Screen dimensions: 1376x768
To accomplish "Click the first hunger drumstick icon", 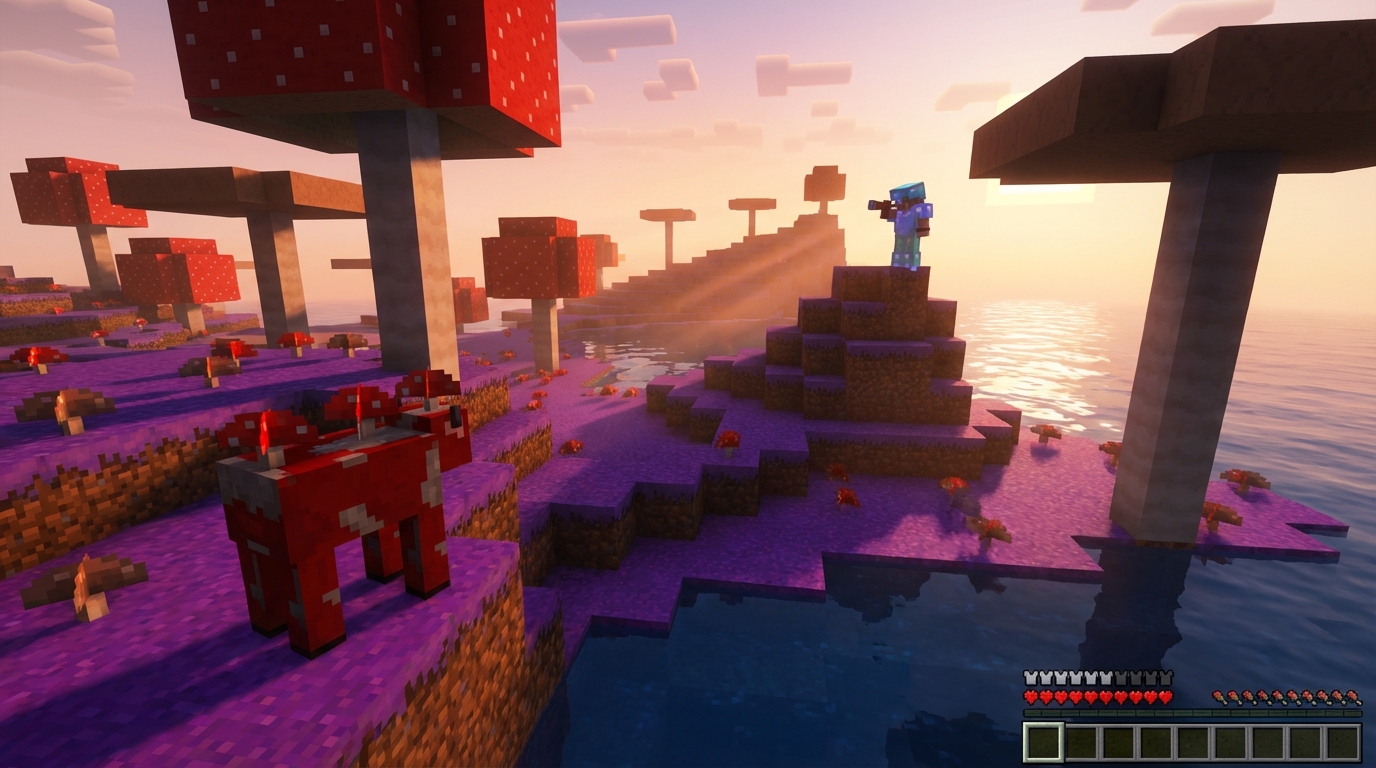I will click(1218, 696).
